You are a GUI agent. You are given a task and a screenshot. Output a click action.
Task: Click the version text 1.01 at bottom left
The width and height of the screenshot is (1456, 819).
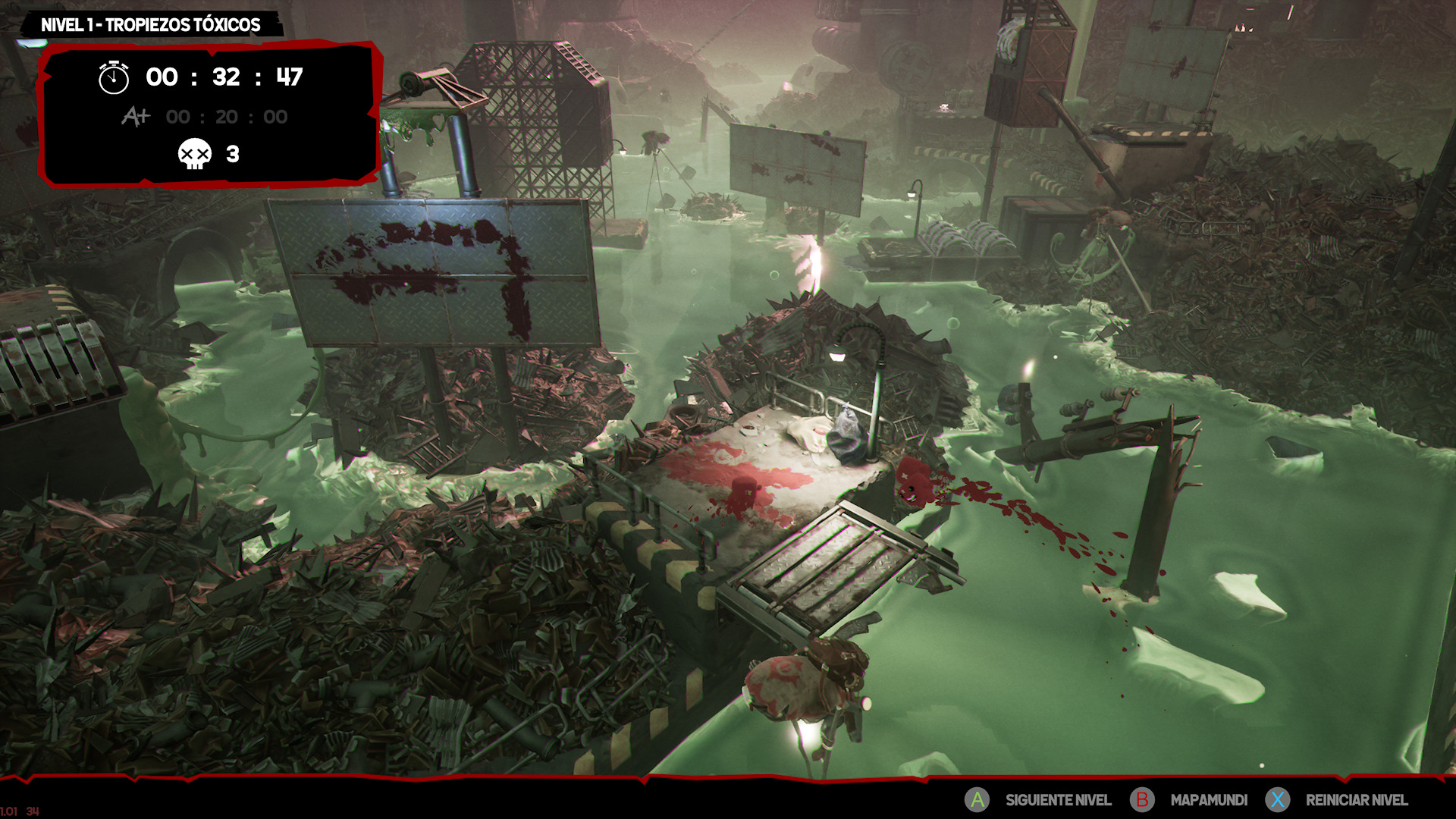click(8, 811)
